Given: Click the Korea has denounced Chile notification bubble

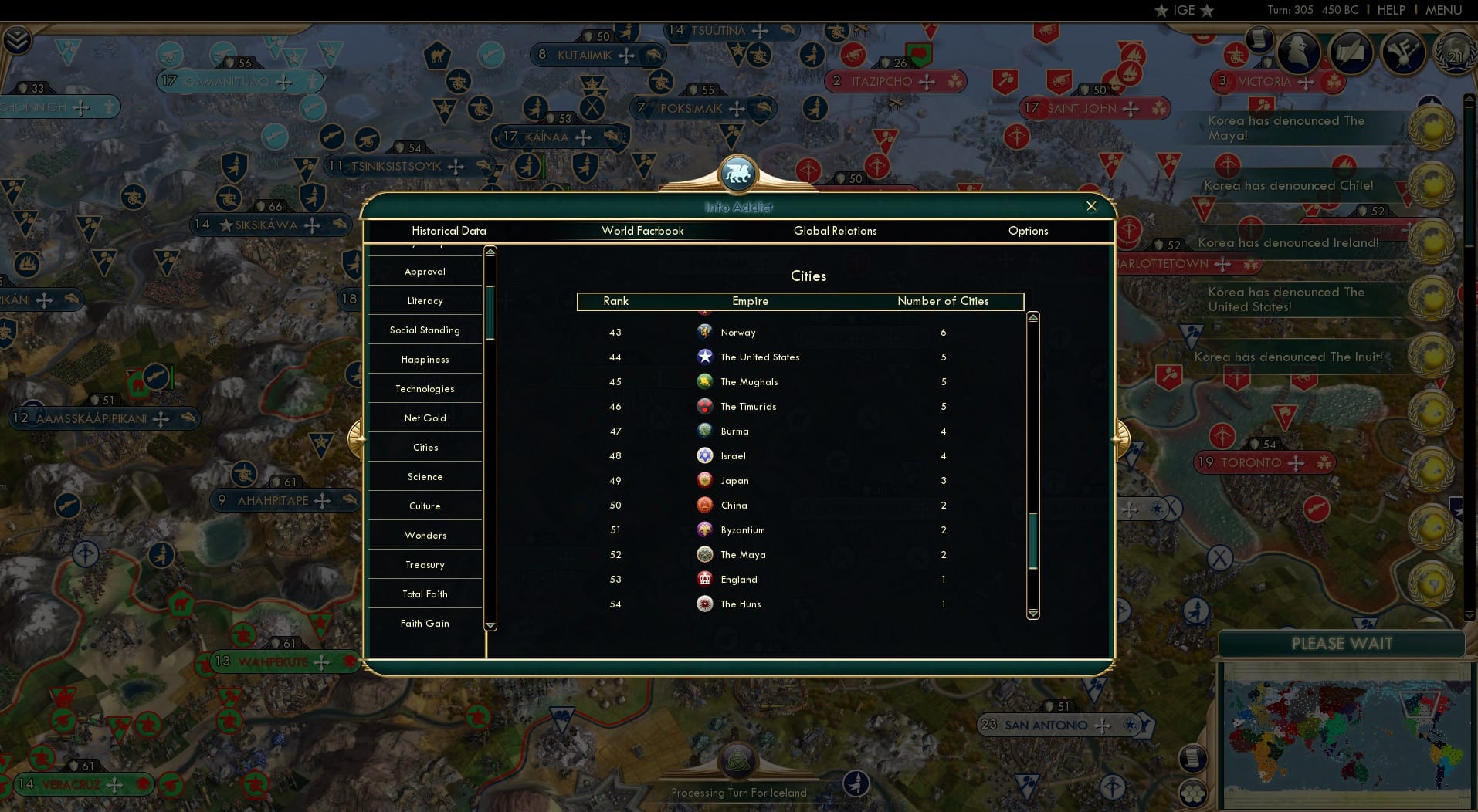Looking at the screenshot, I should coord(1290,185).
